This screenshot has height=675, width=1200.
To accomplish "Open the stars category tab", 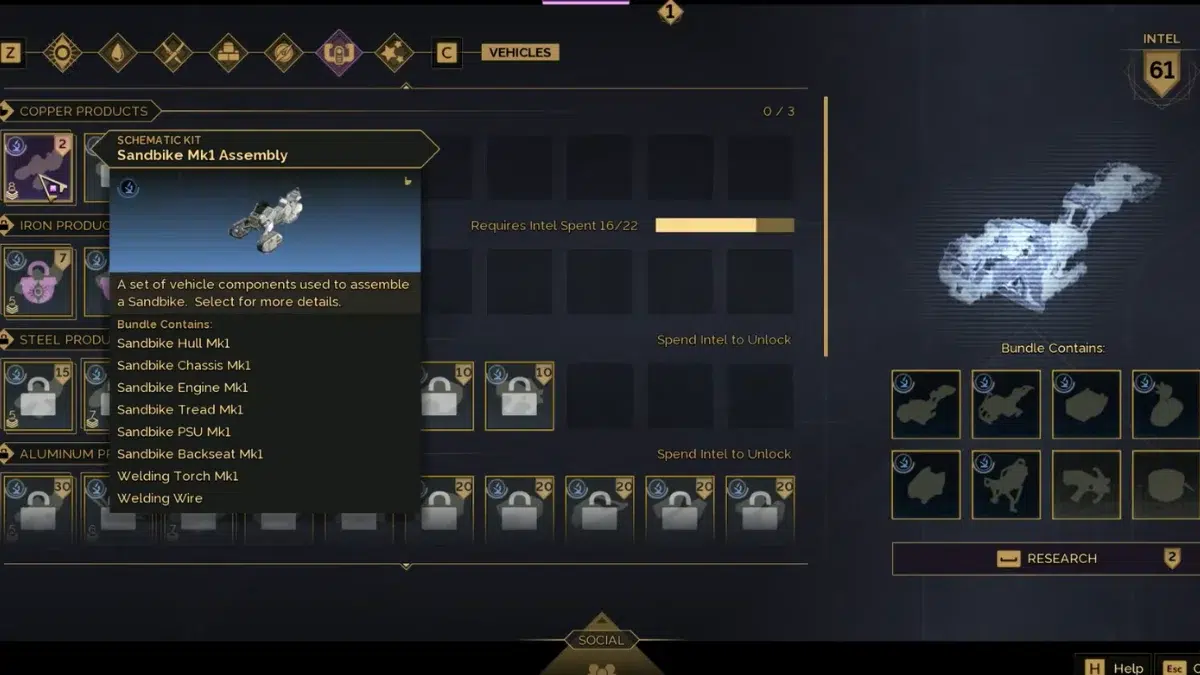I will (x=393, y=53).
